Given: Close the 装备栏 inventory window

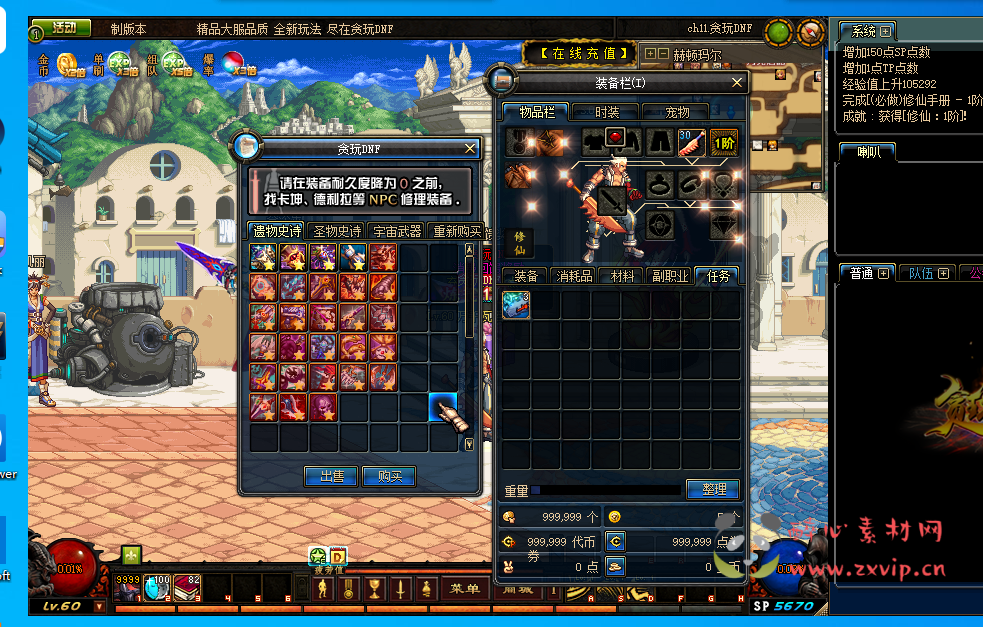Looking at the screenshot, I should coord(738,83).
